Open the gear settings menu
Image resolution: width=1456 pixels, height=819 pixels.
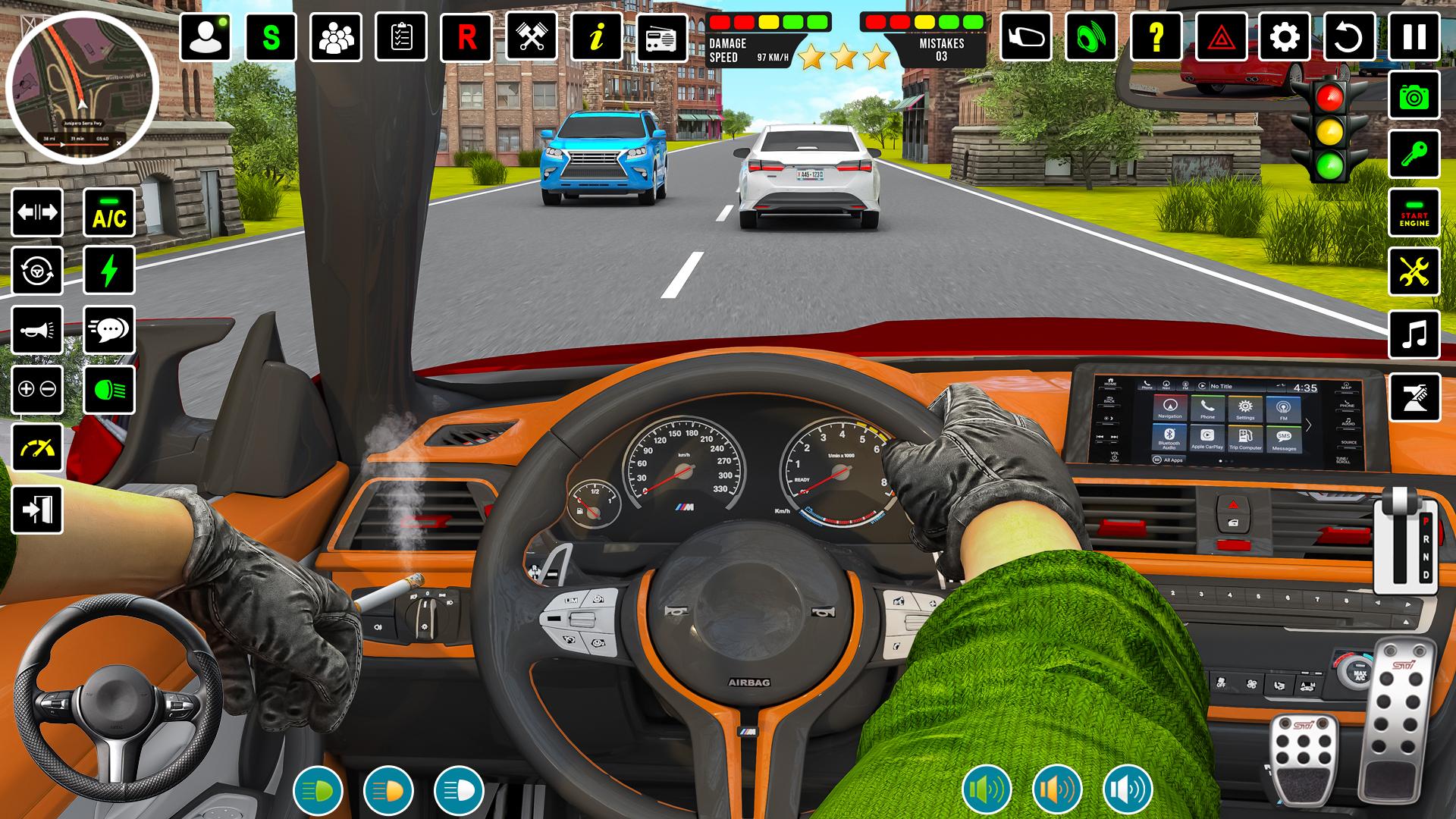1285,36
